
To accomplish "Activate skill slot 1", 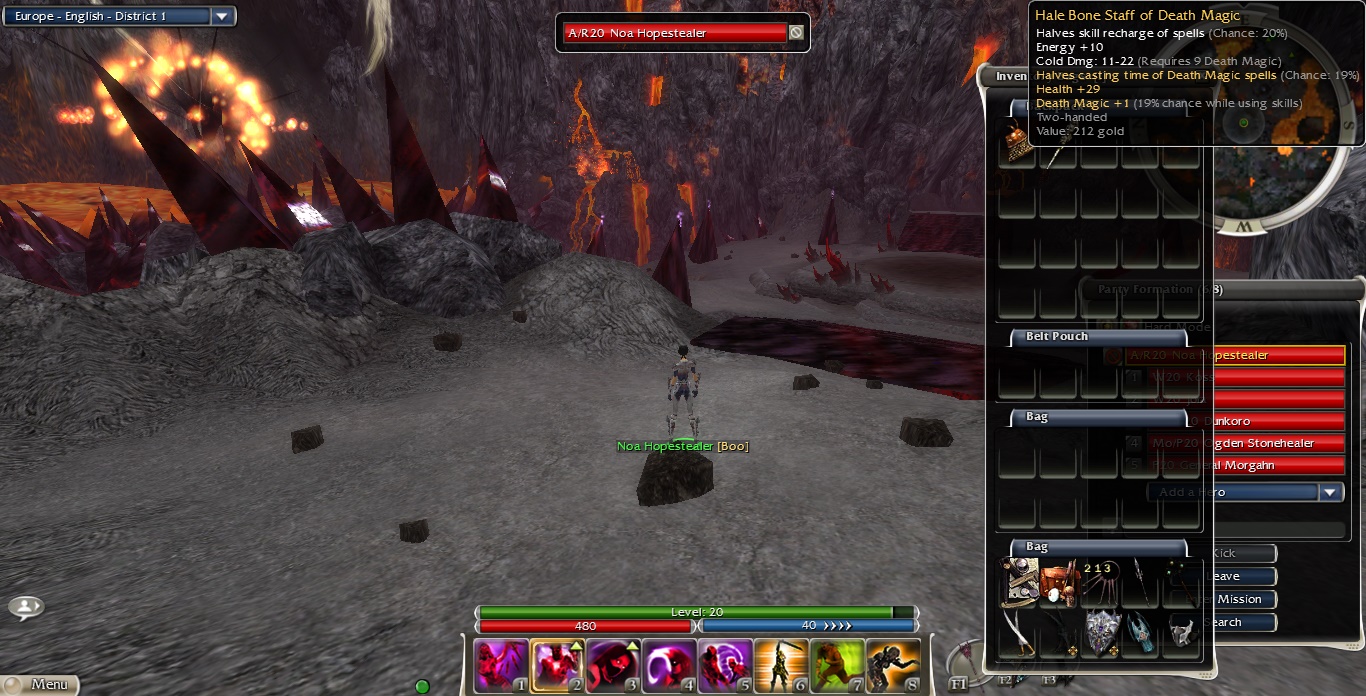I will tap(500, 665).
